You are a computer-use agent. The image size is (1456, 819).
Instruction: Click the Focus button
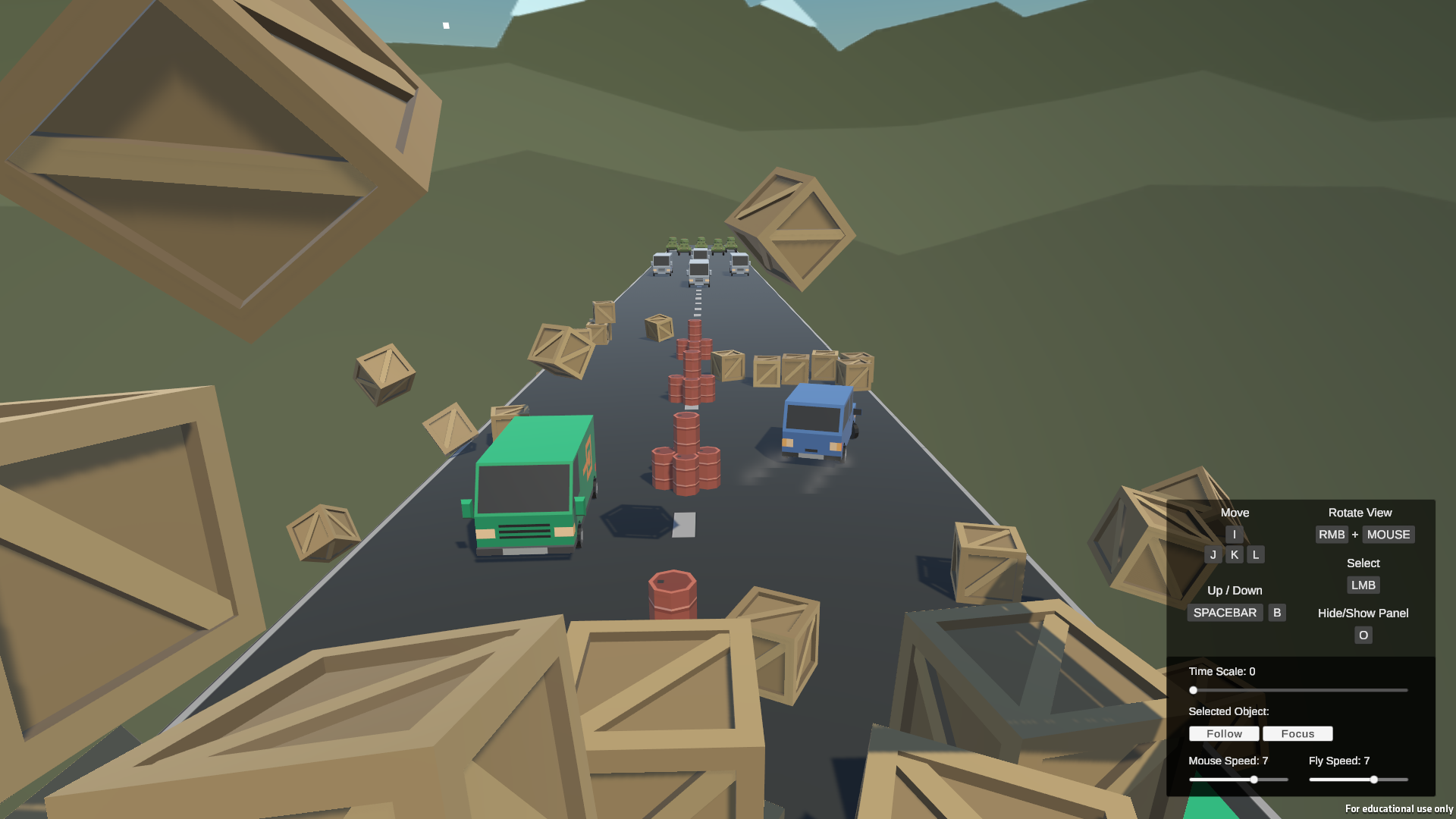pos(1298,733)
